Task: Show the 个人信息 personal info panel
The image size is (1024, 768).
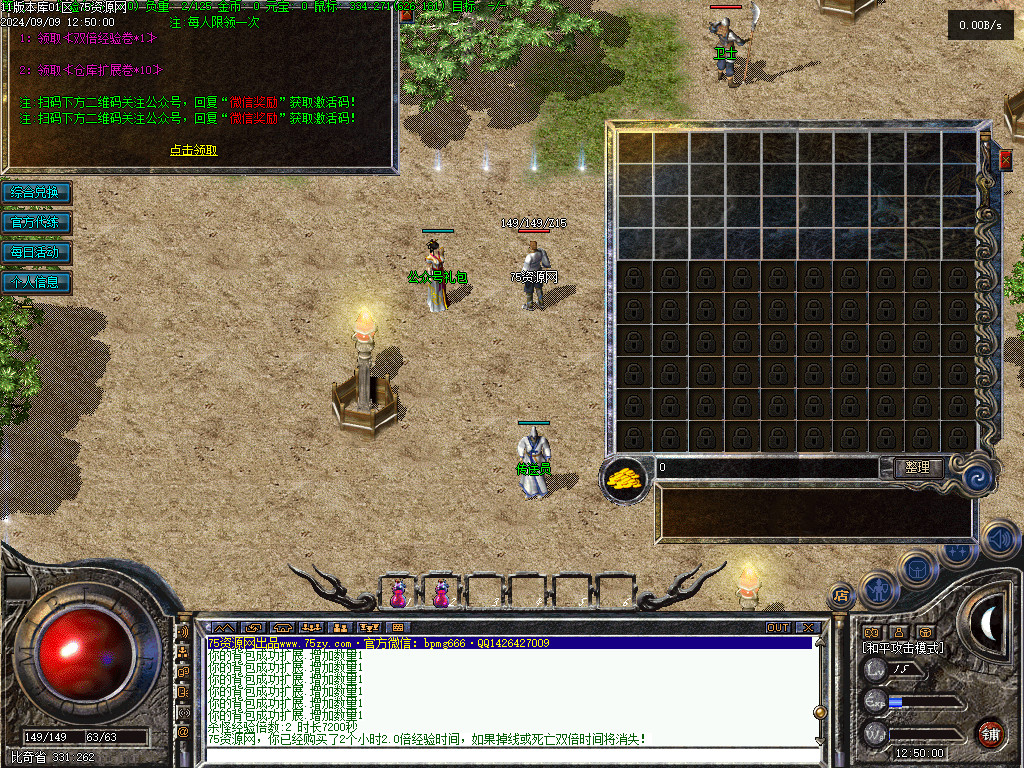Action: coord(36,282)
